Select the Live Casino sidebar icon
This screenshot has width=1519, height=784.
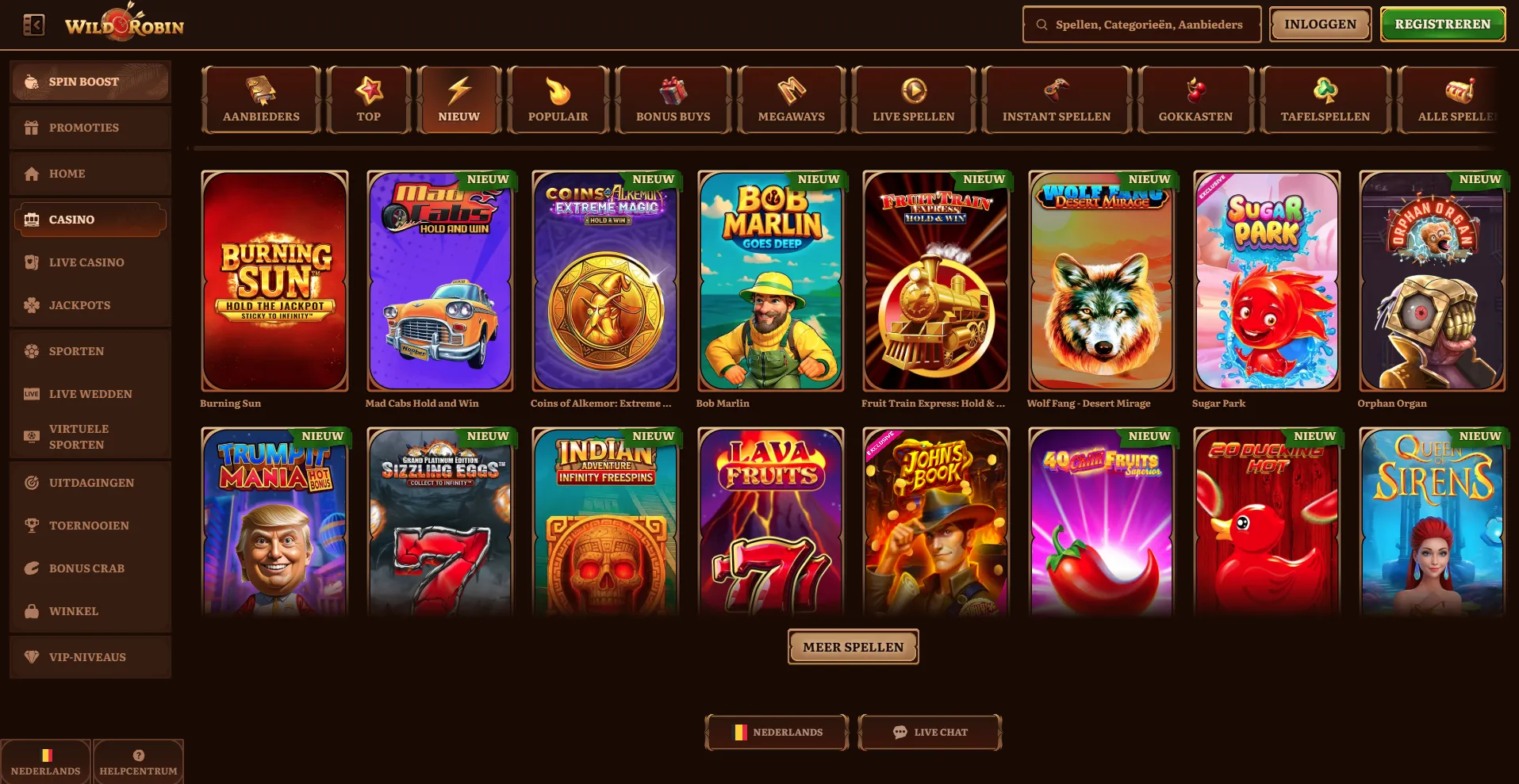(x=32, y=262)
